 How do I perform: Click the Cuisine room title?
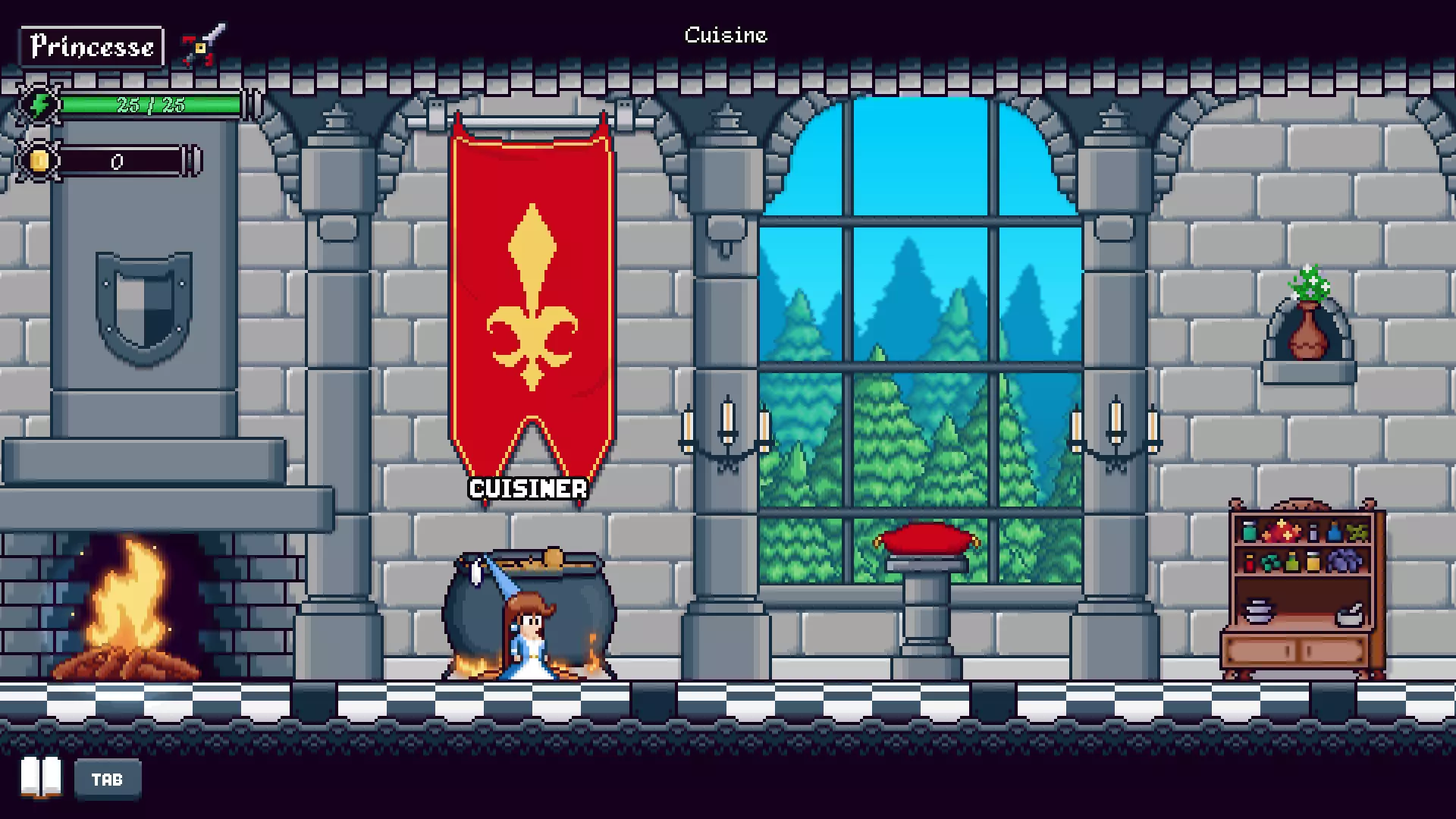pyautogui.click(x=726, y=35)
